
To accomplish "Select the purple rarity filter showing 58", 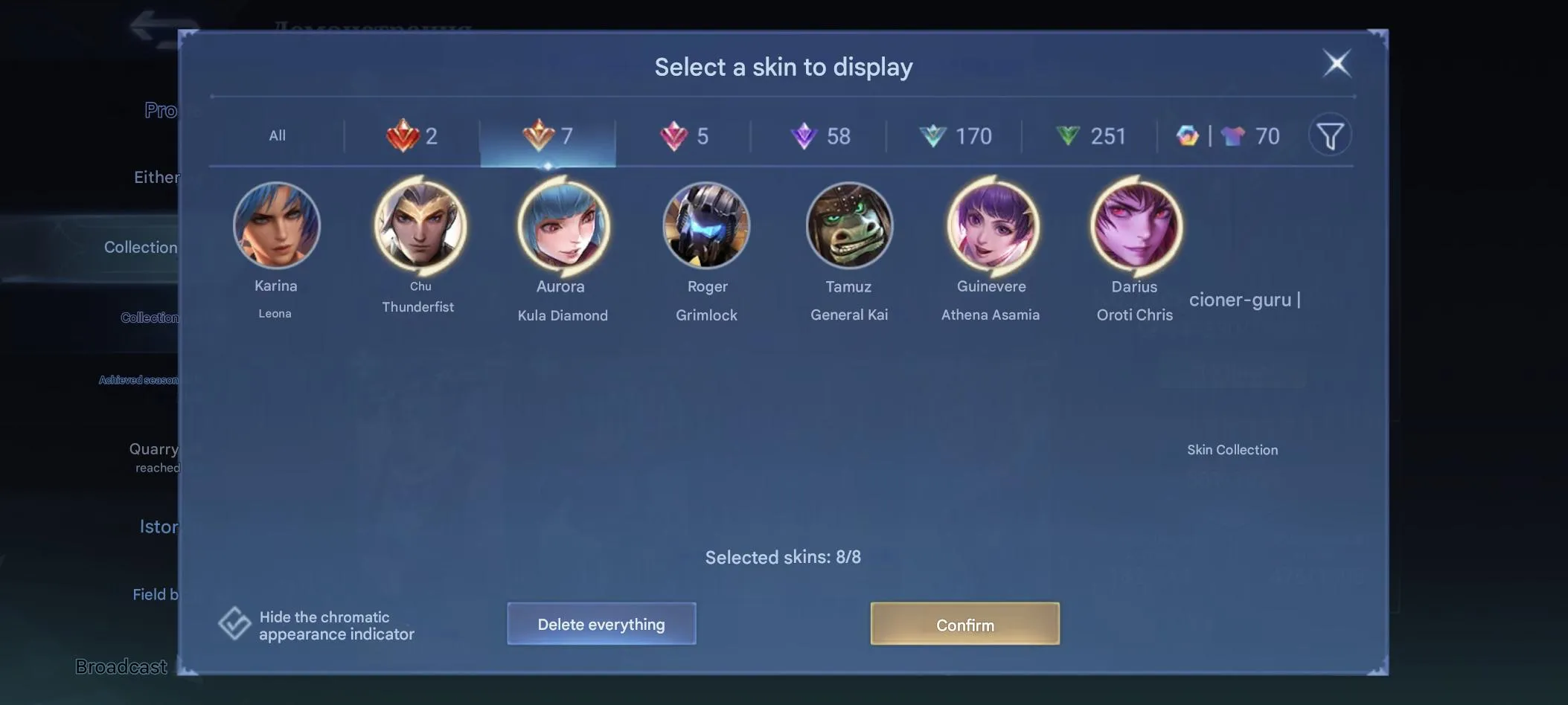I will point(822,136).
